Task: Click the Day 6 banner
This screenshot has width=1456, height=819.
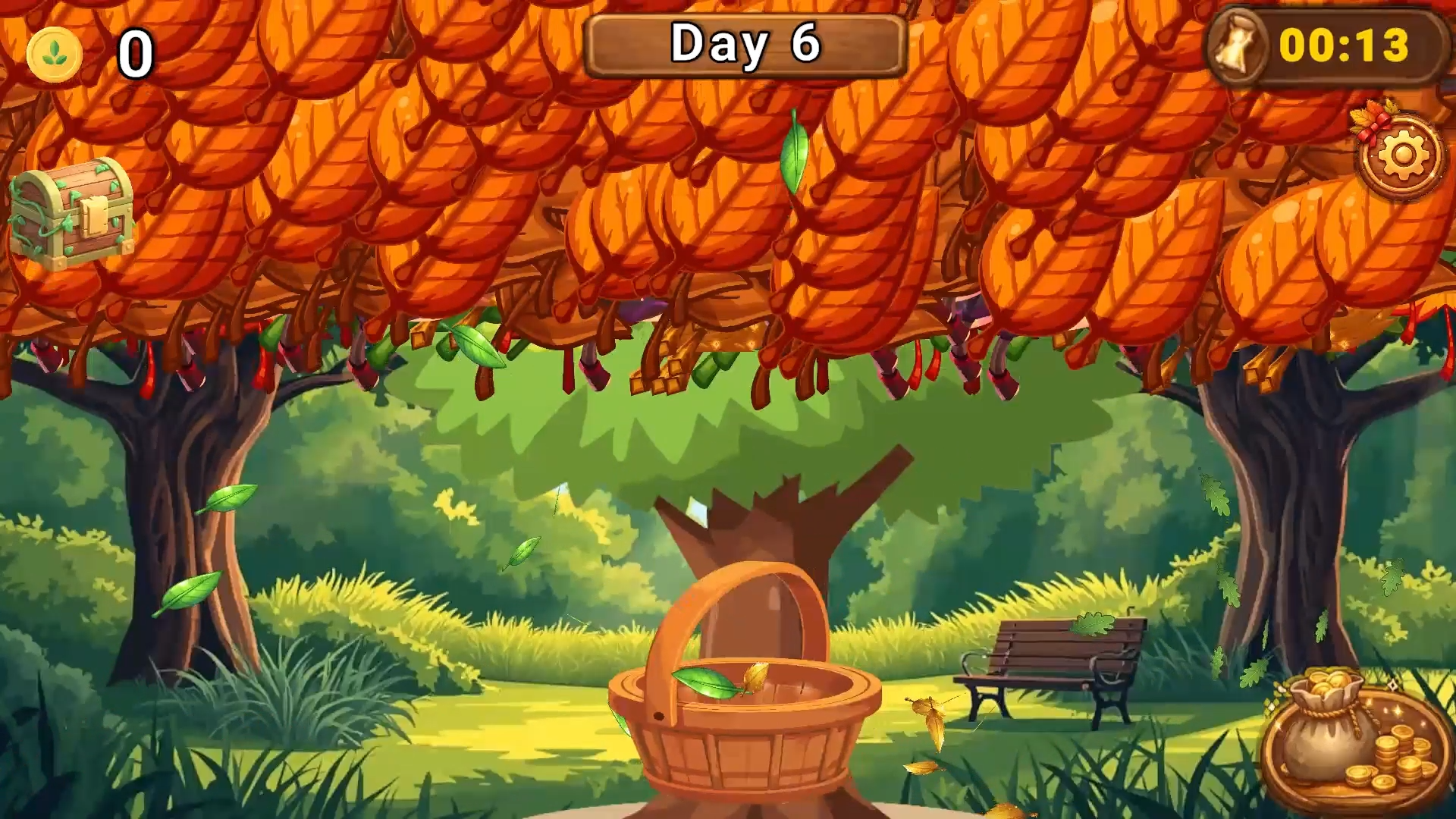Action: coord(745,45)
